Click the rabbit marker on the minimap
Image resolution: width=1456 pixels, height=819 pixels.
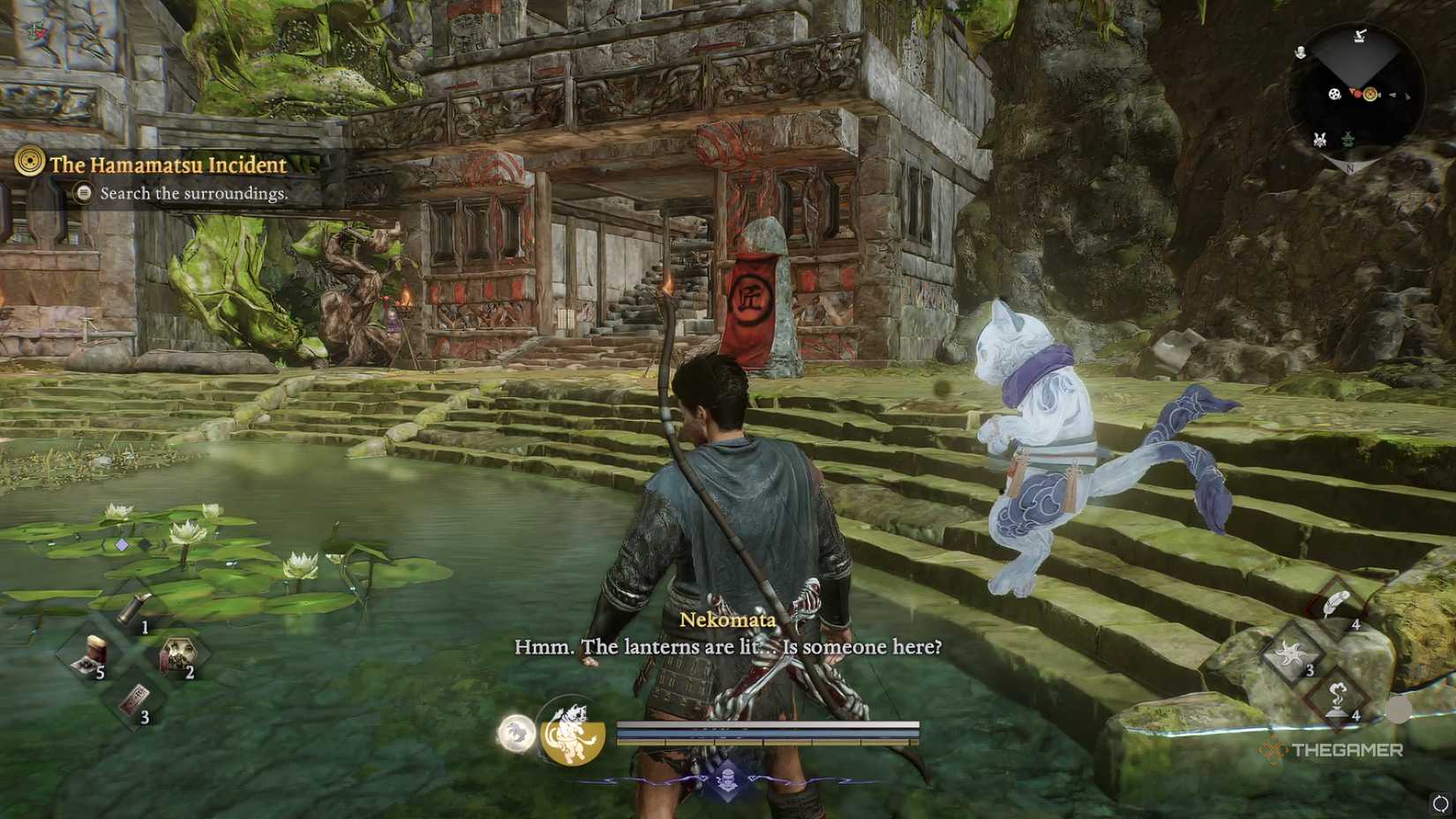click(x=1318, y=139)
